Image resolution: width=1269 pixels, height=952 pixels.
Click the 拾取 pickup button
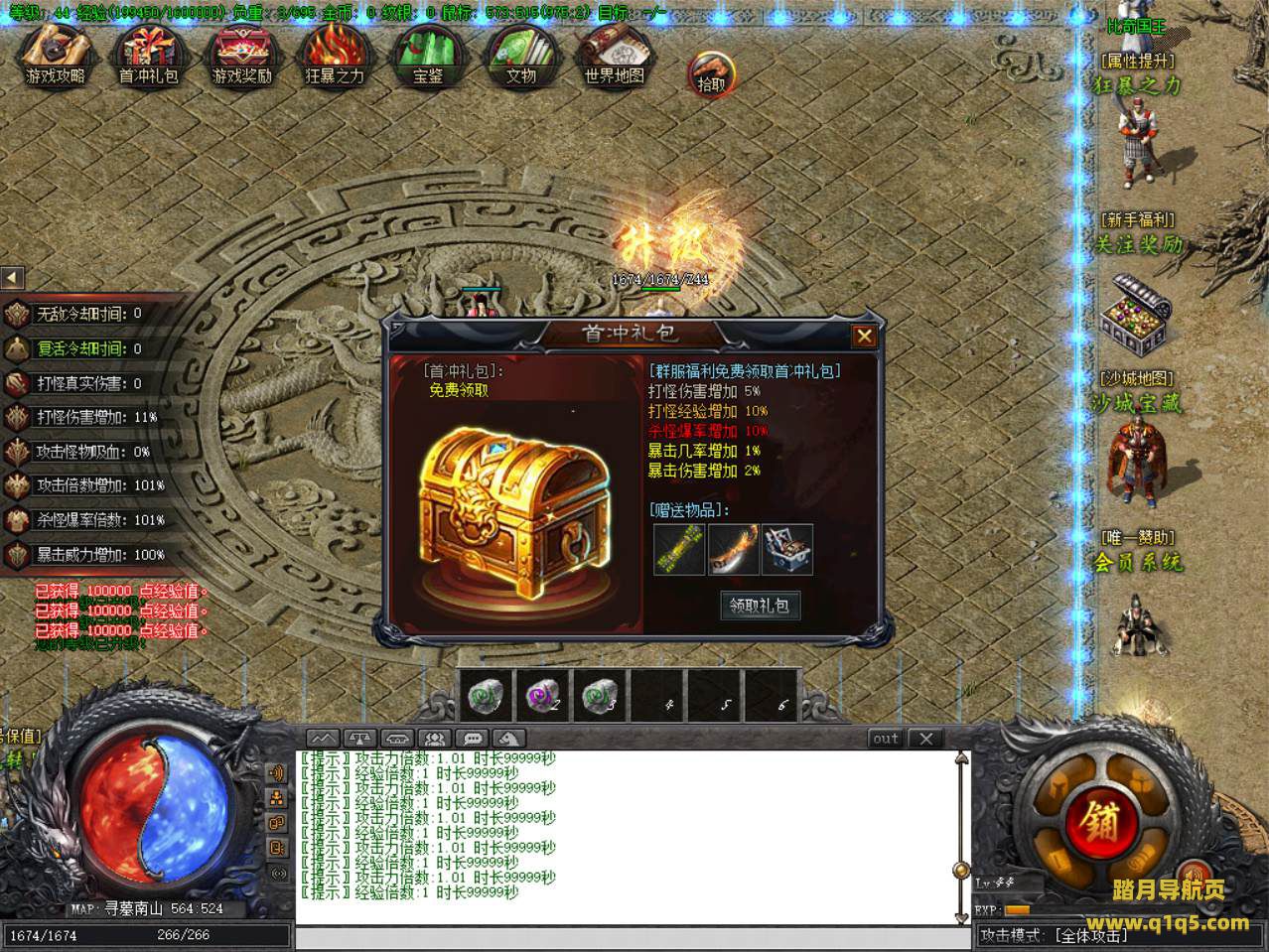tap(711, 73)
